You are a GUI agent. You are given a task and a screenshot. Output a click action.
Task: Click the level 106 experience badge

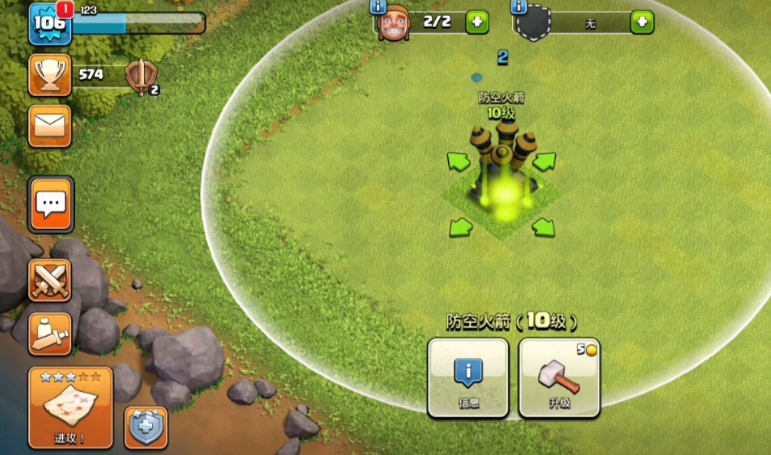click(48, 24)
